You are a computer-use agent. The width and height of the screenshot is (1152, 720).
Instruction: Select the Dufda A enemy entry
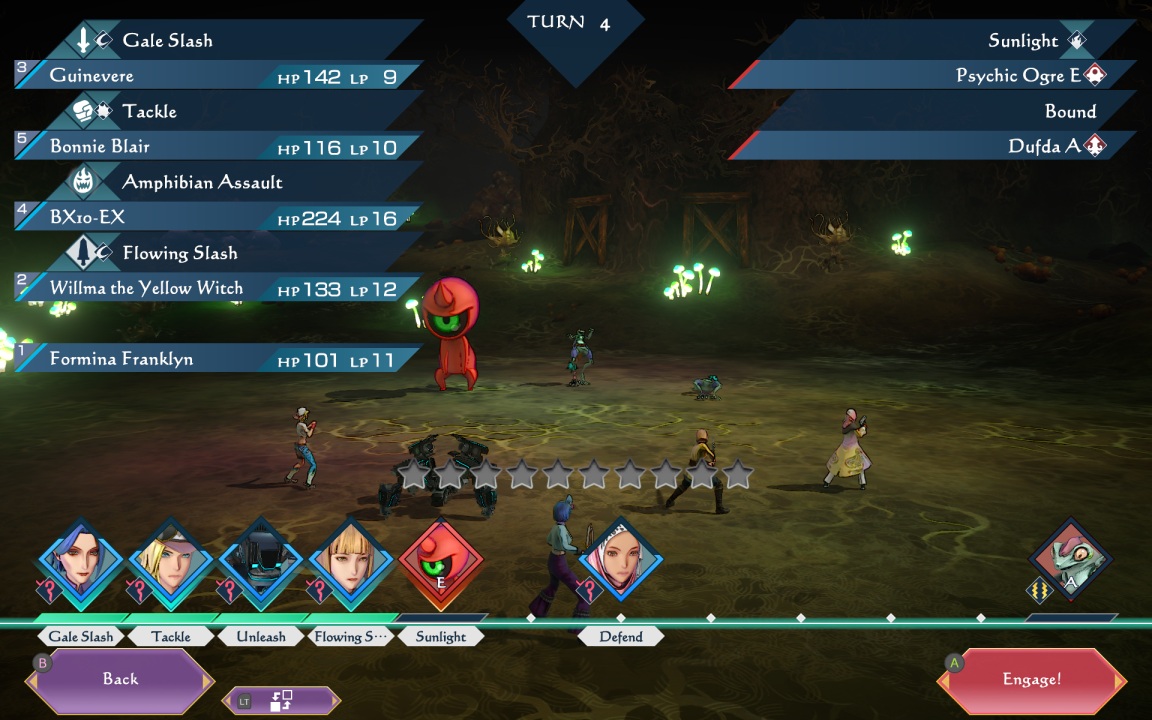(x=935, y=147)
